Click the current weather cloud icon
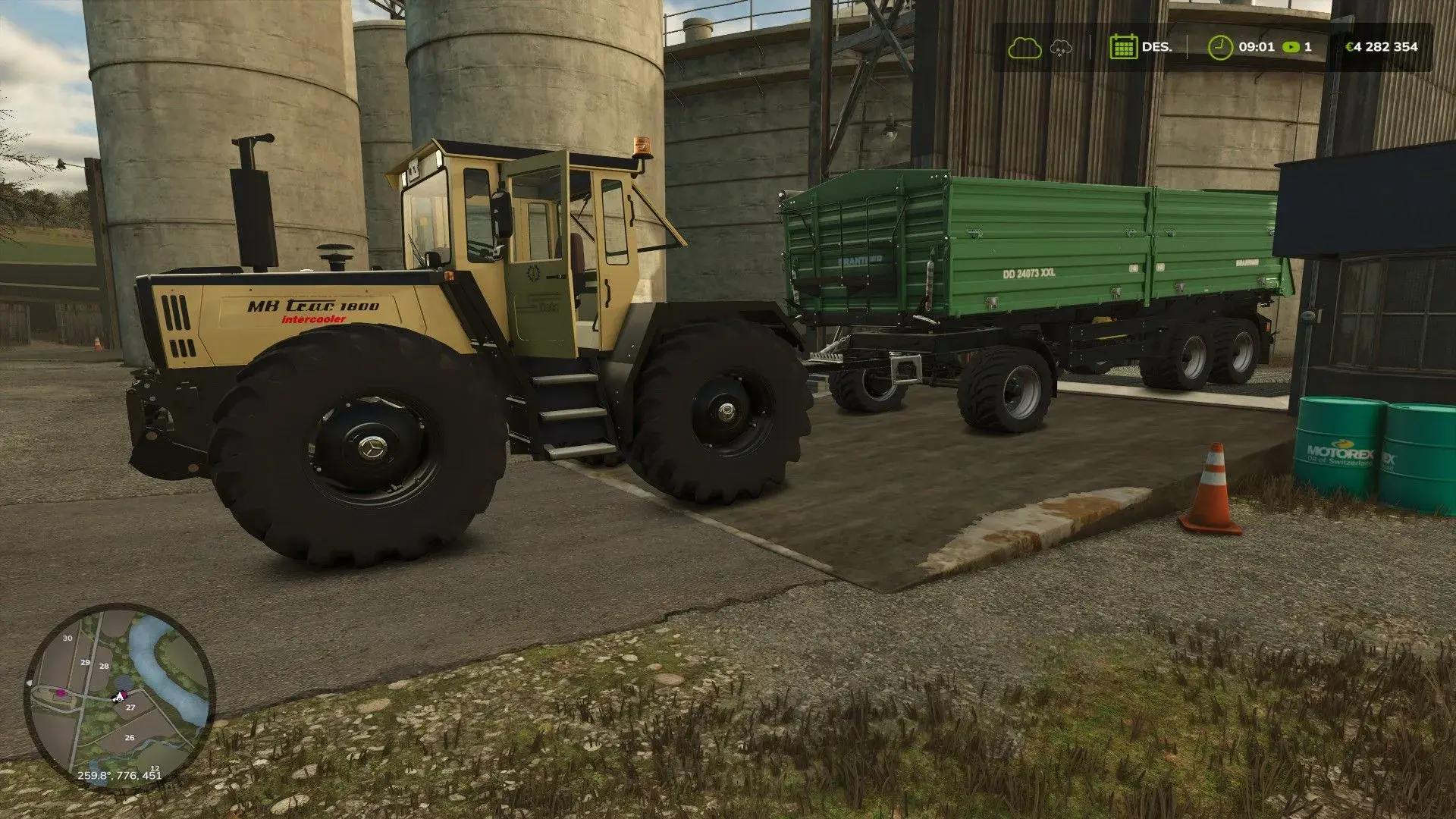 (x=1024, y=47)
